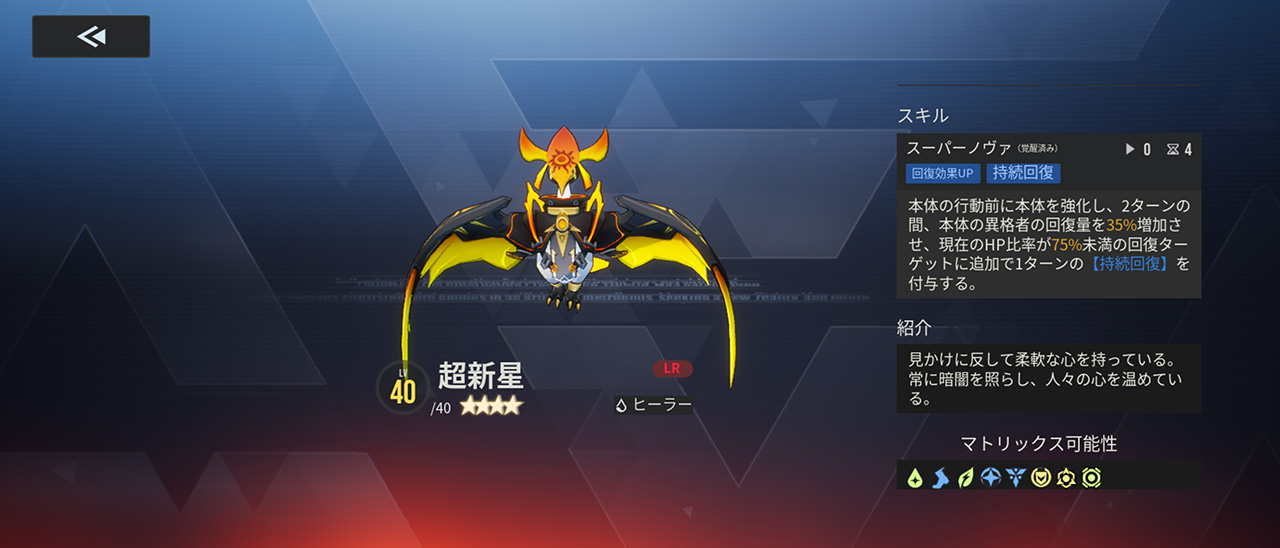Choose the blue boot matrix icon
Image resolution: width=1280 pixels, height=548 pixels.
[x=940, y=478]
